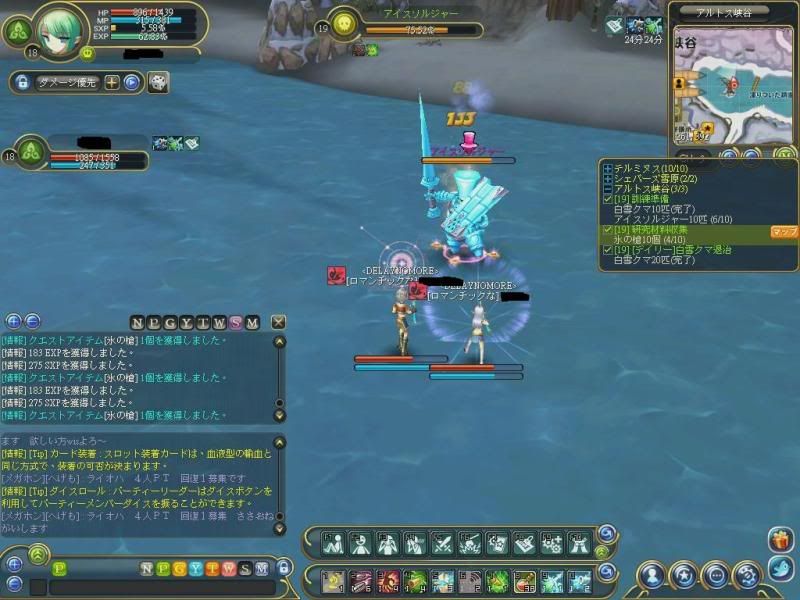
Task: Open the character silhouette menu button
Action: 654,575
